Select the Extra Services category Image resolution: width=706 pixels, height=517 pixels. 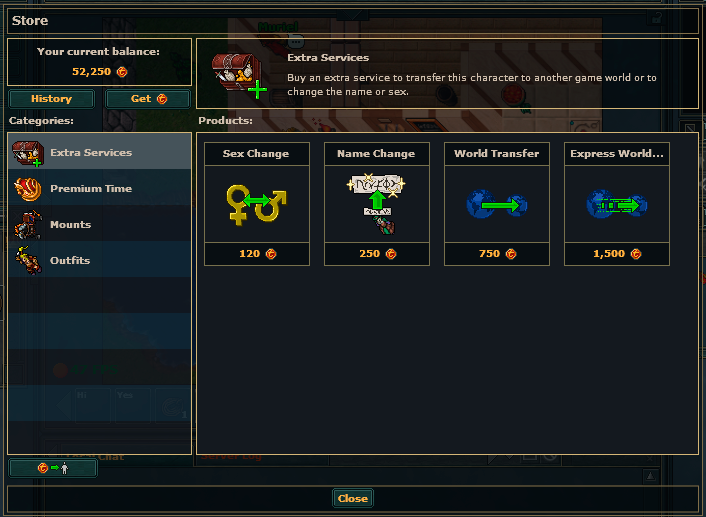[x=99, y=153]
